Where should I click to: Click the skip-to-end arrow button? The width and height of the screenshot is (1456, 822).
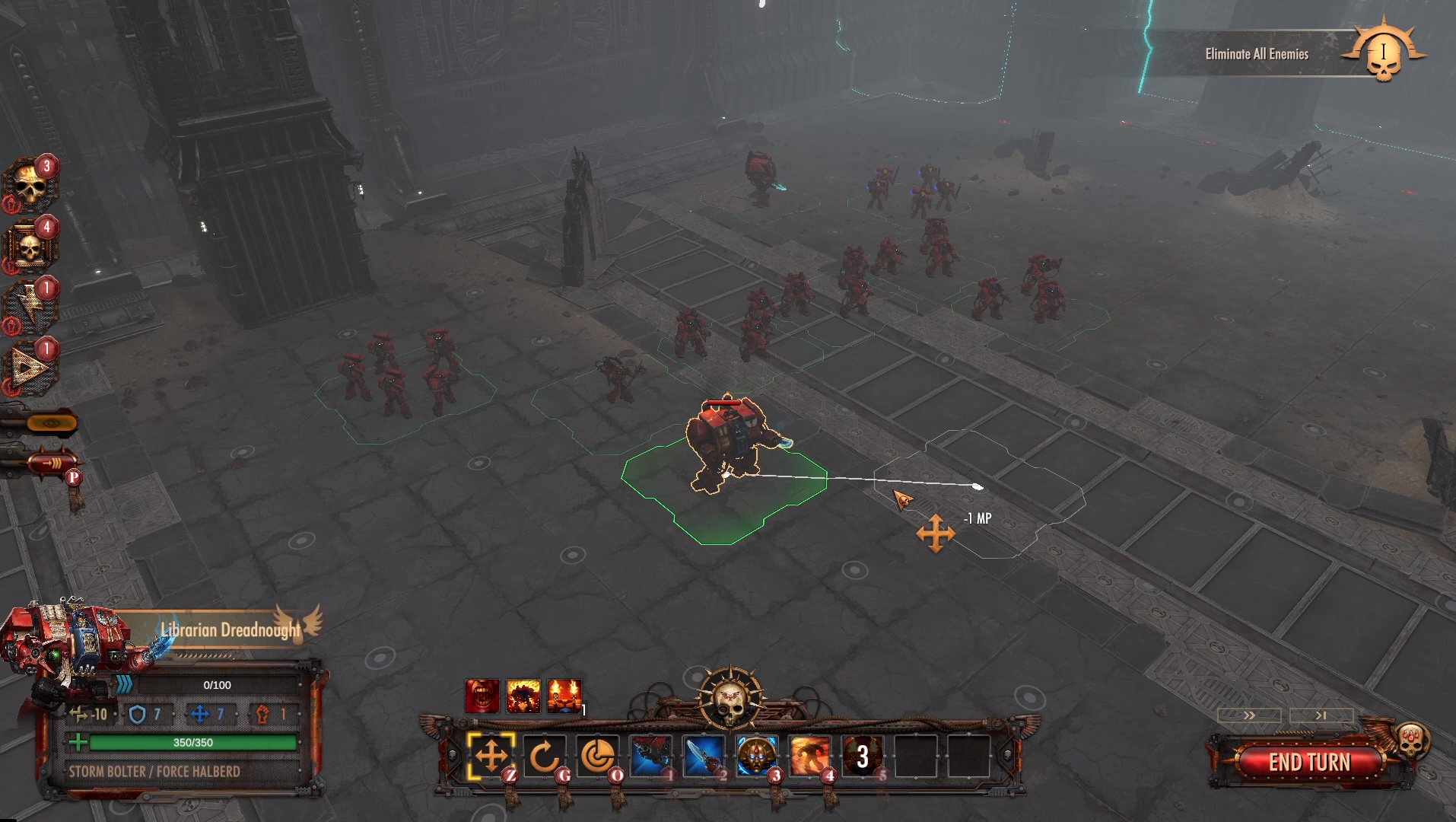(1321, 715)
